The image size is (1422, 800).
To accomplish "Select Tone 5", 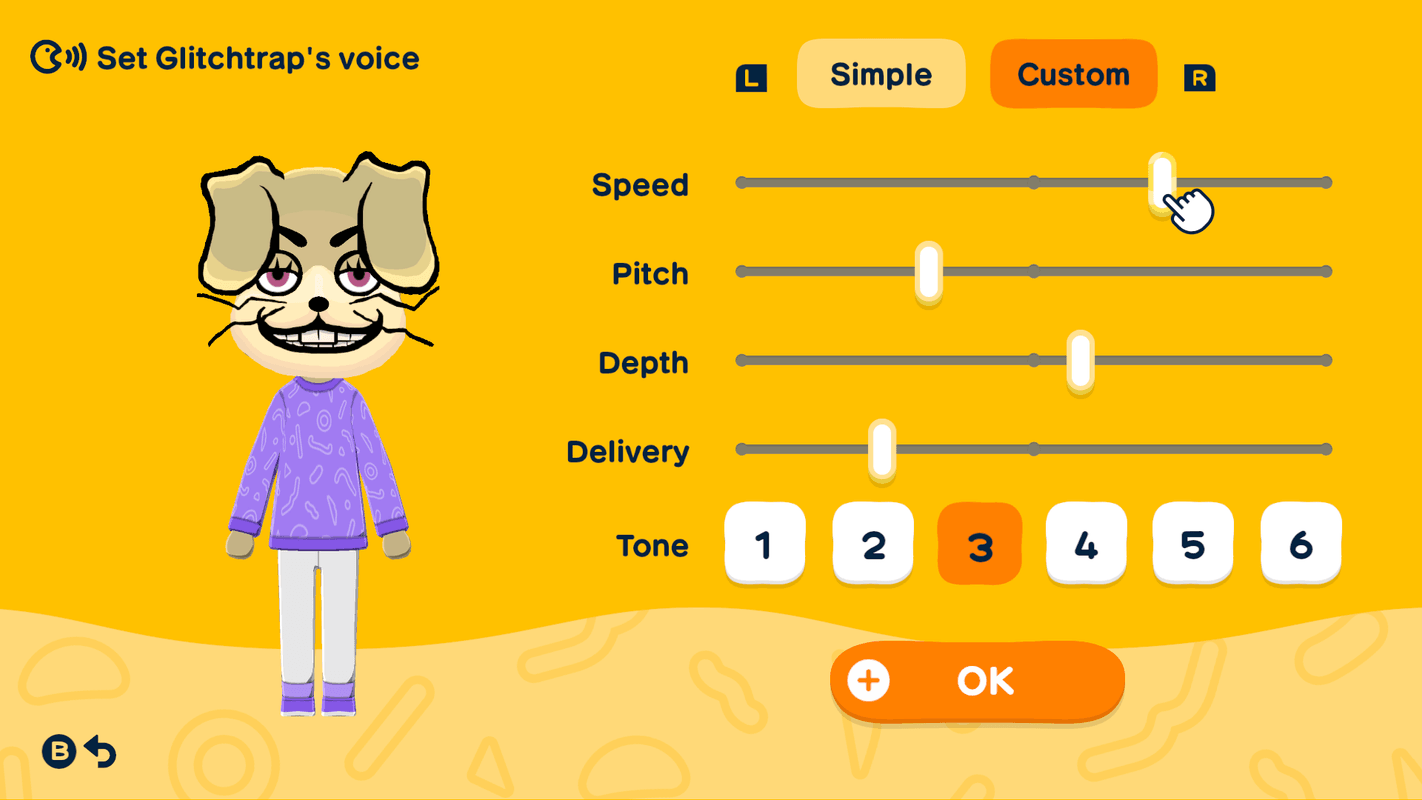I will point(1193,544).
